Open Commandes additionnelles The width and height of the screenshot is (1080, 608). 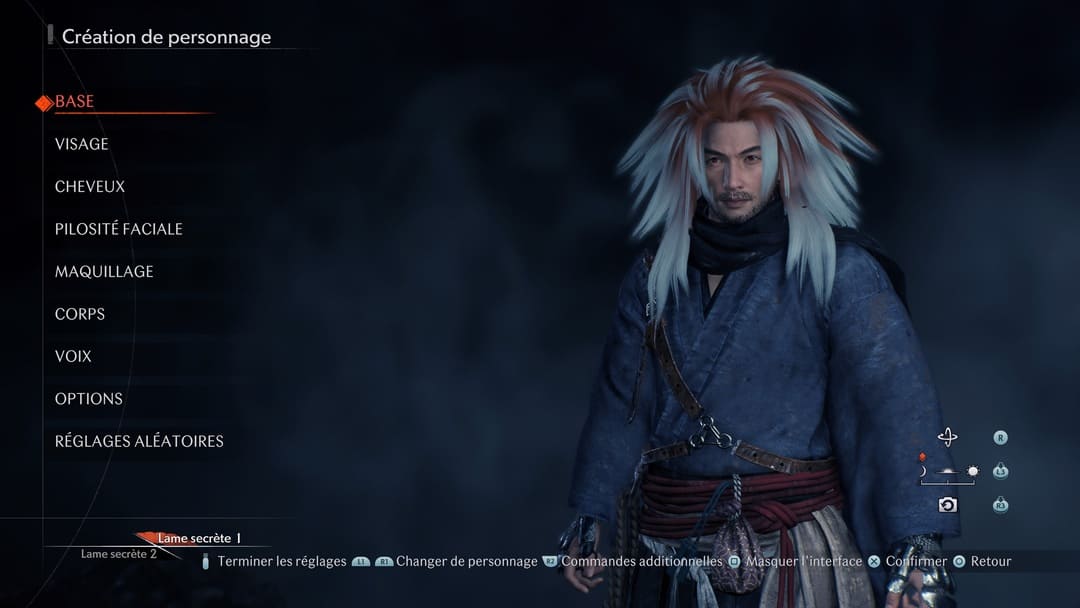[x=641, y=562]
